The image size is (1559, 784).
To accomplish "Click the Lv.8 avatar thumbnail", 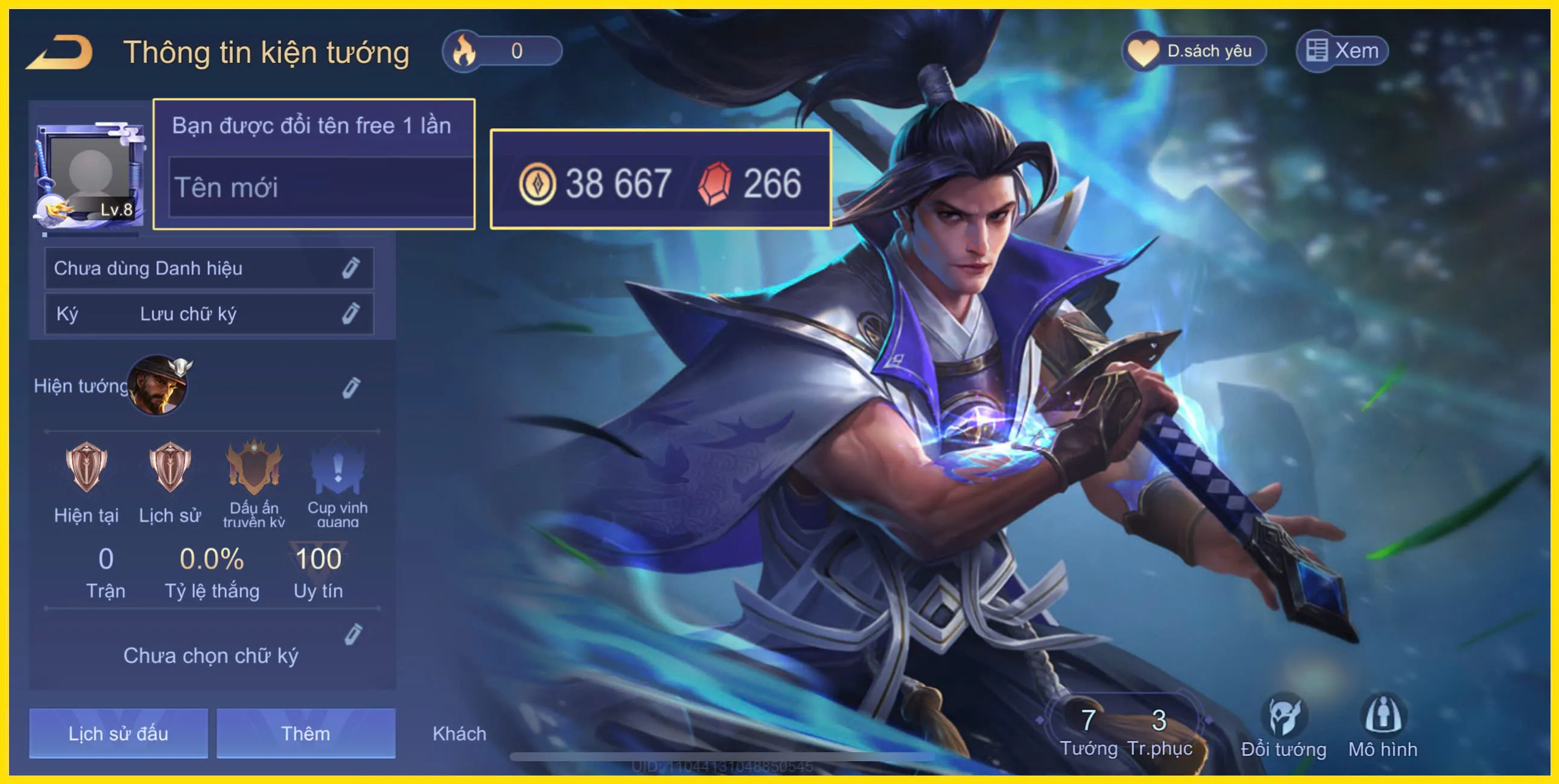I will click(90, 172).
